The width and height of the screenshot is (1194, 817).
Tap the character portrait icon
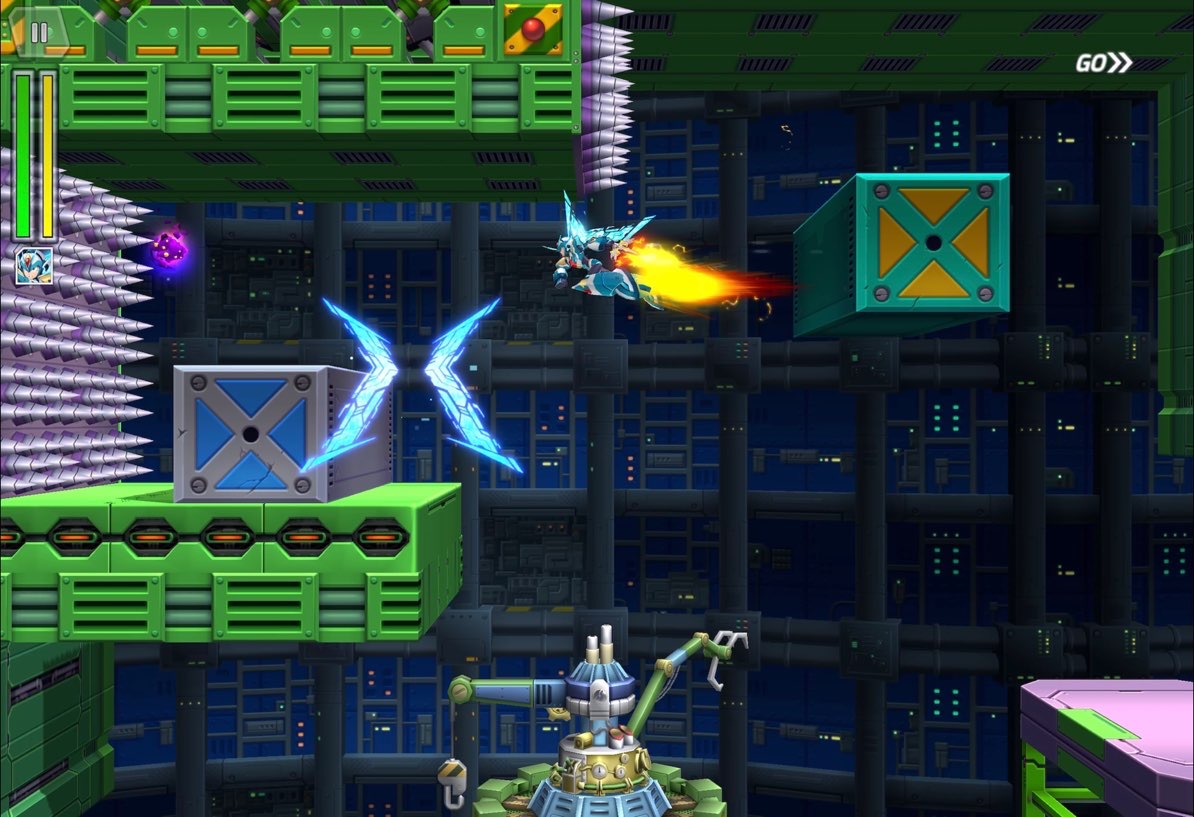(33, 266)
